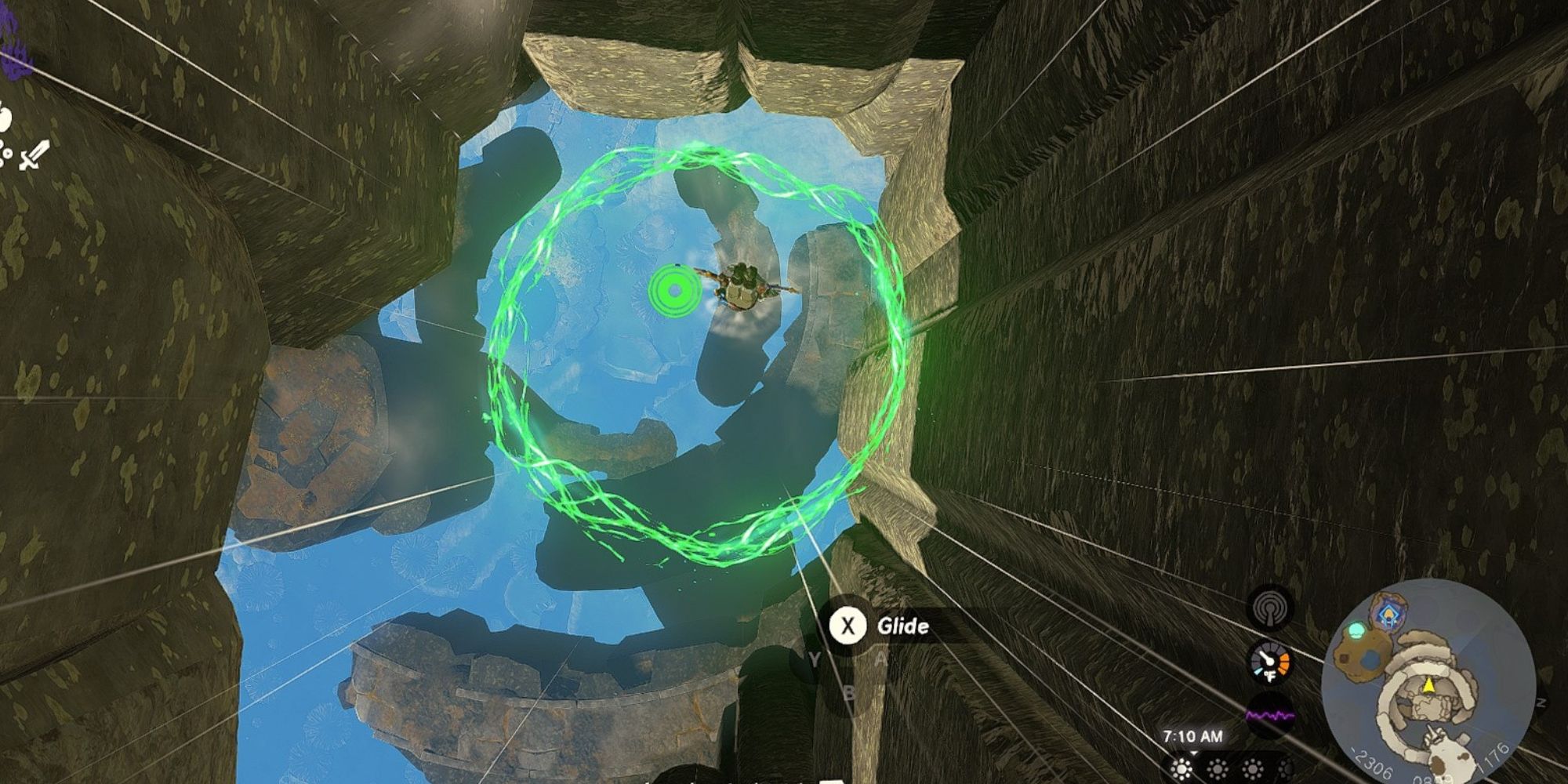Screen dimensions: 1568x784
Task: Select the sword weapon icon top-left
Action: [34, 154]
